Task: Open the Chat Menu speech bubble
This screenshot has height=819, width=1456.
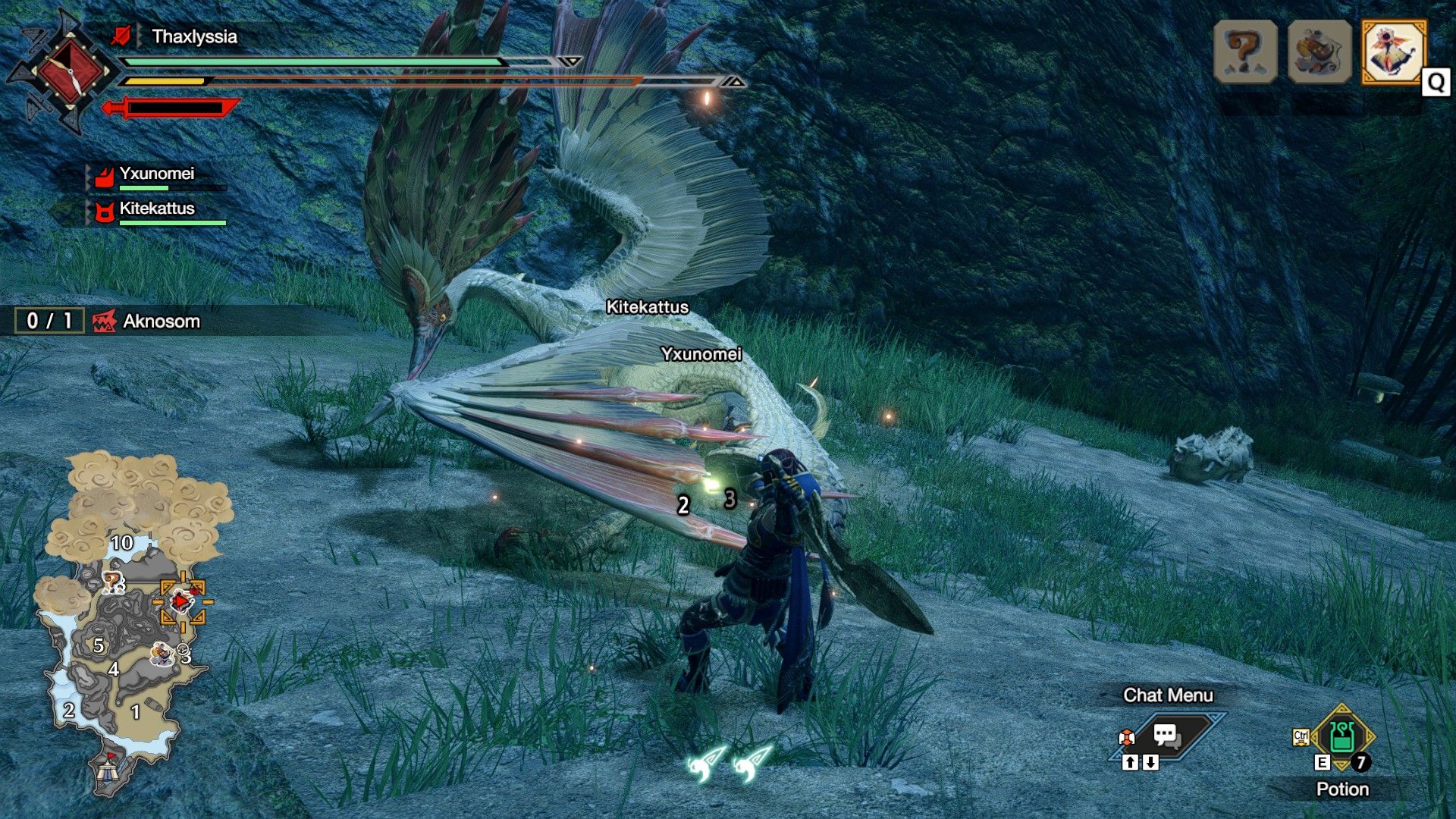Action: tap(1166, 735)
